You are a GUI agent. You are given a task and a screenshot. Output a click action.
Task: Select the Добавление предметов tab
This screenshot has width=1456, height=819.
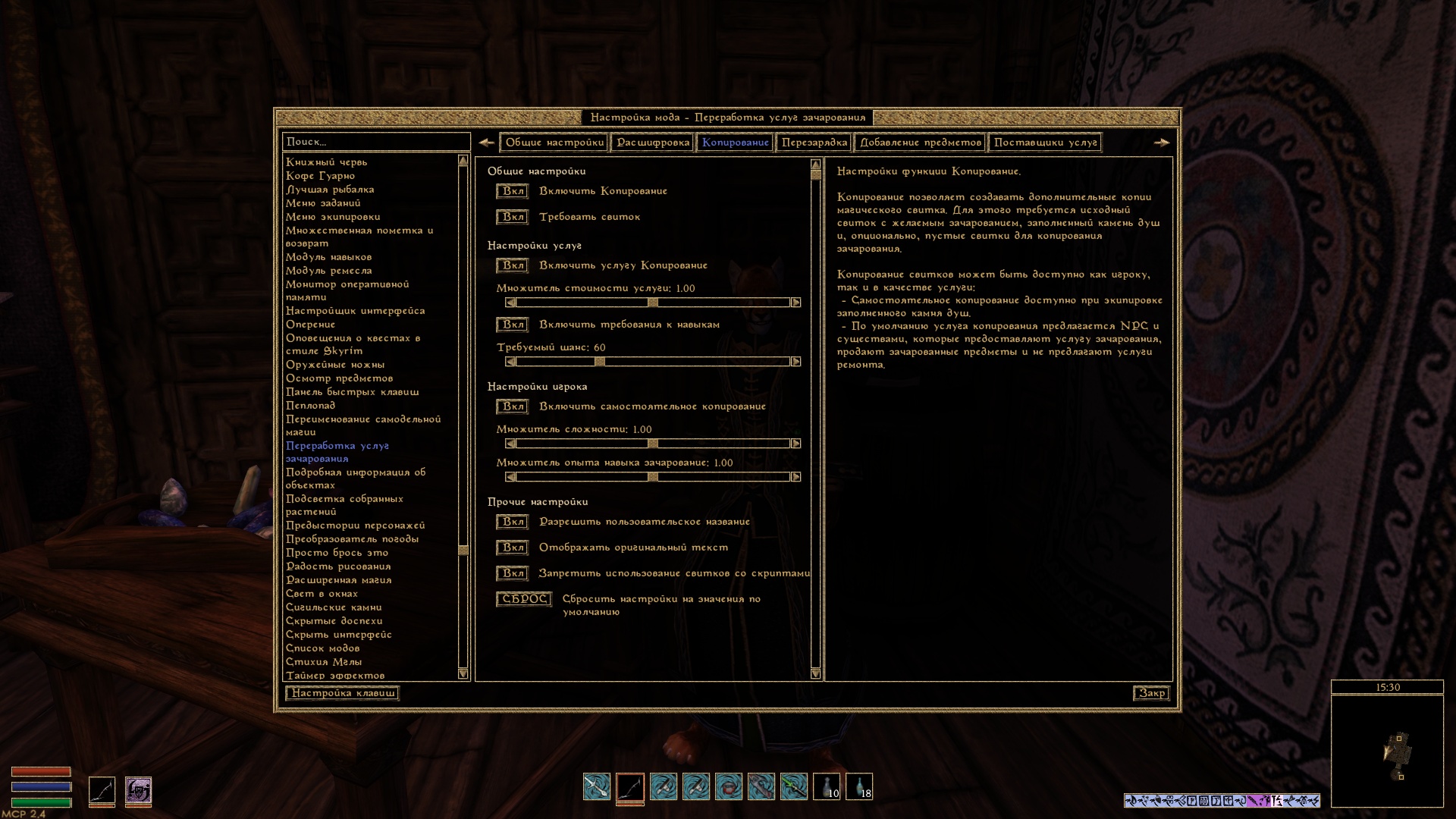(x=920, y=143)
